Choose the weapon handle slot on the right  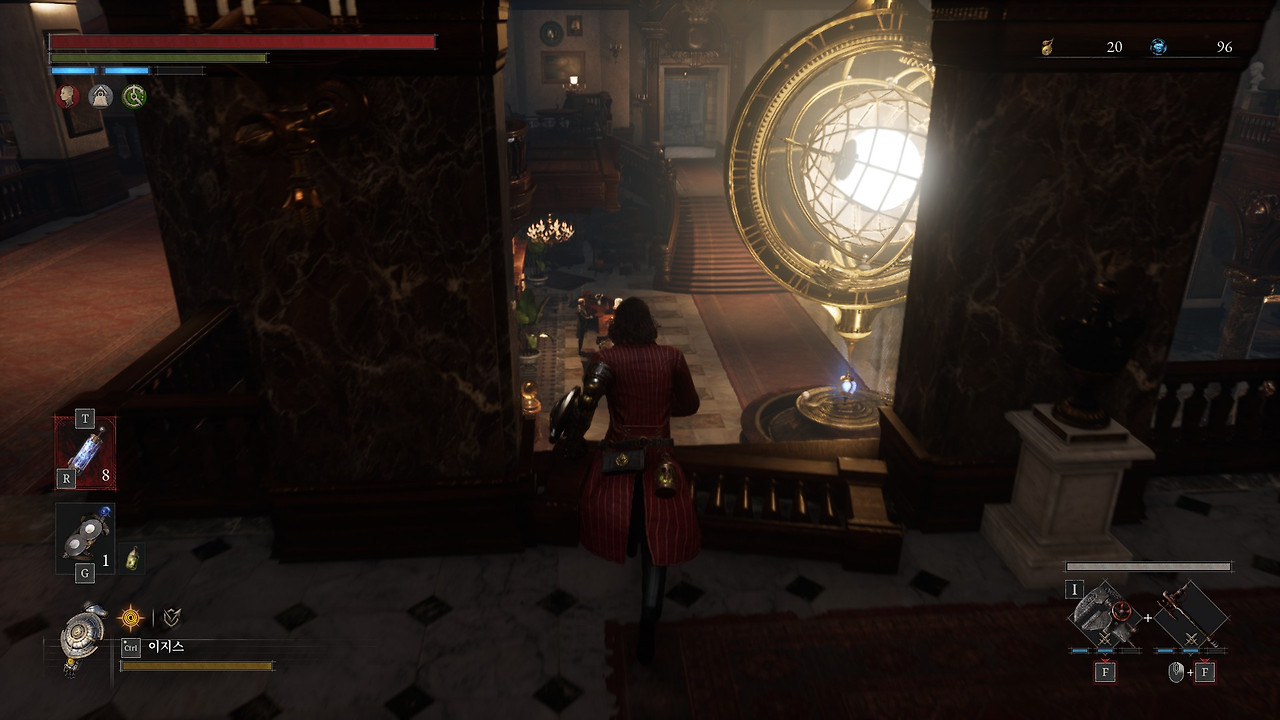click(1191, 615)
